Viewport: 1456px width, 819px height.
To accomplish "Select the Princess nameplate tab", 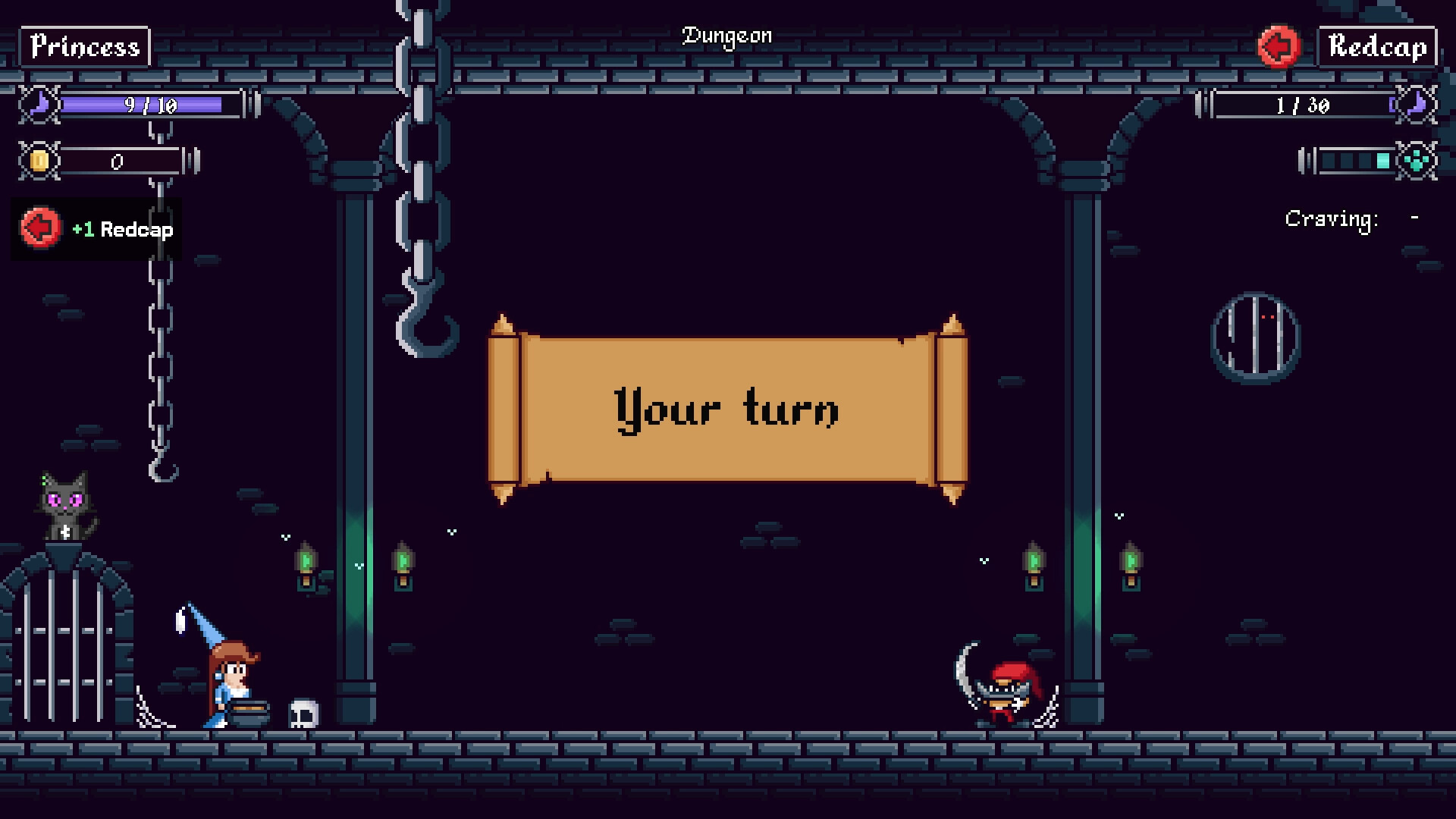I will pyautogui.click(x=85, y=47).
